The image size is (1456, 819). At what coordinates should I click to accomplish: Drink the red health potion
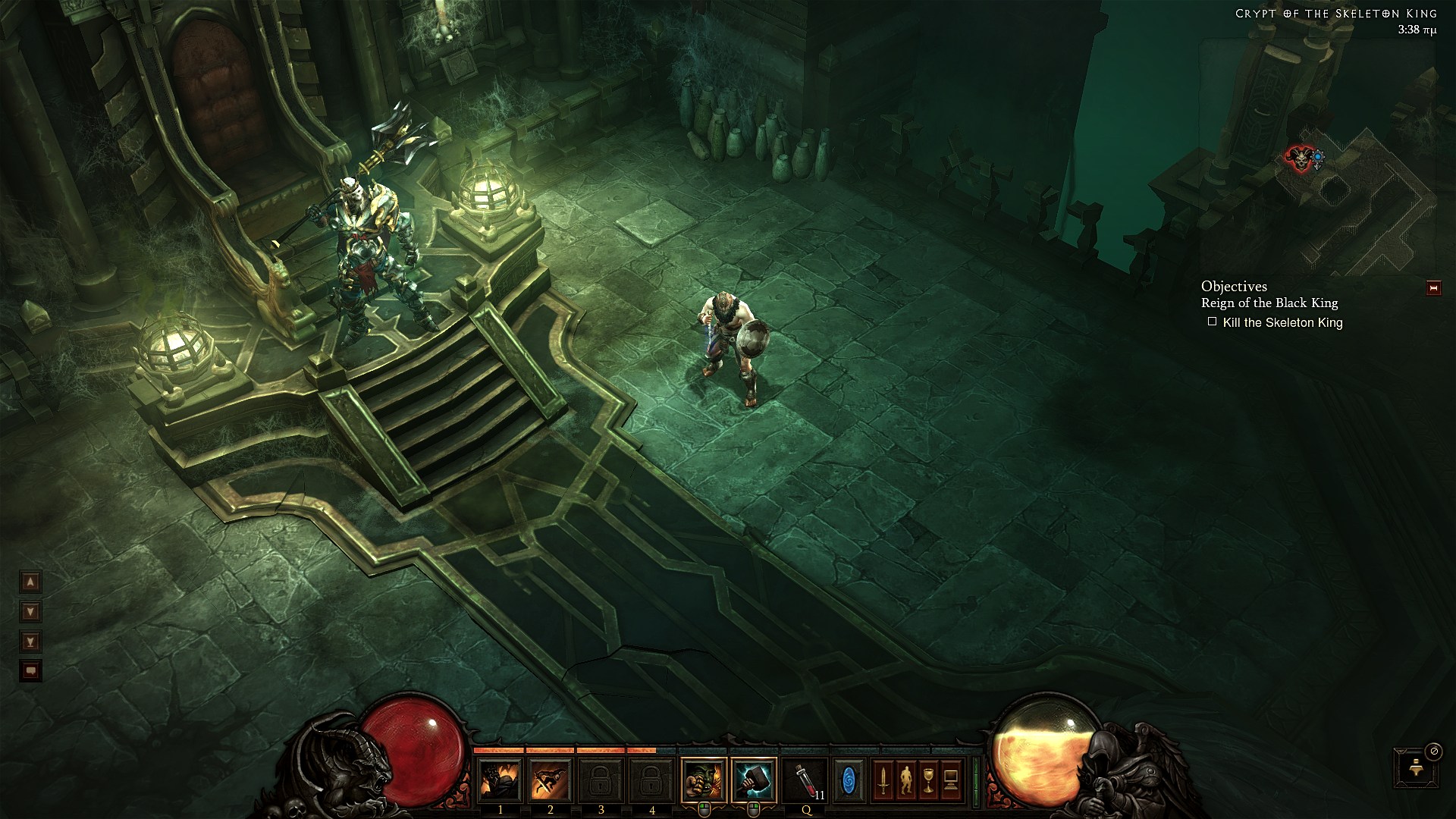pyautogui.click(x=805, y=780)
